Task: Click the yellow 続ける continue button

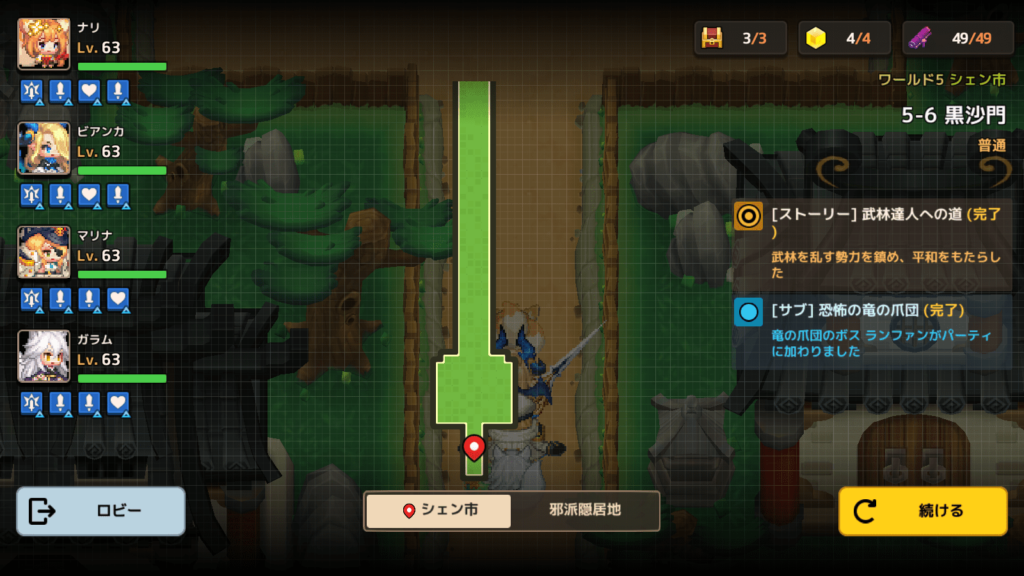Action: pyautogui.click(x=922, y=511)
